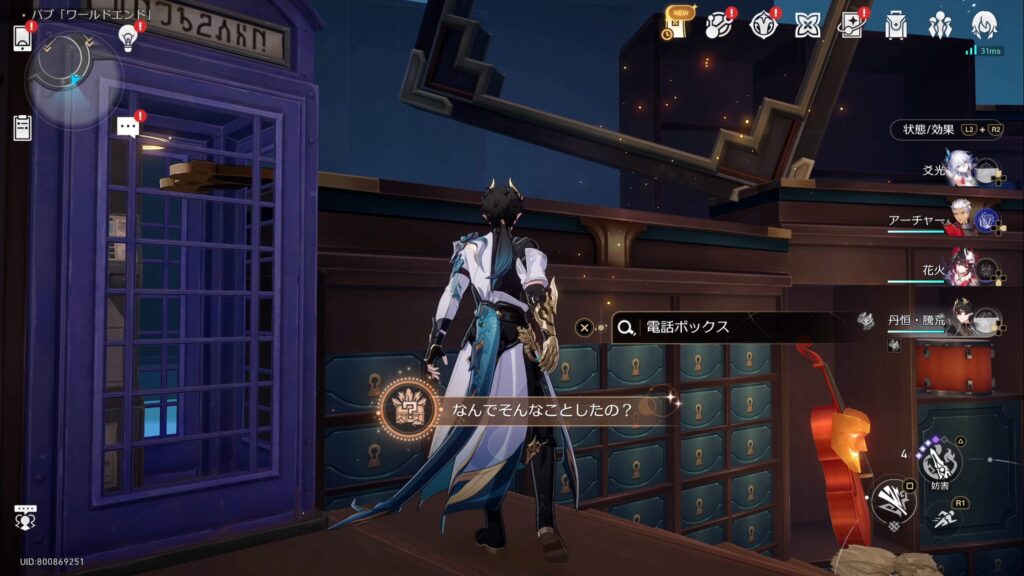Switch to party member 爻光

tap(962, 172)
